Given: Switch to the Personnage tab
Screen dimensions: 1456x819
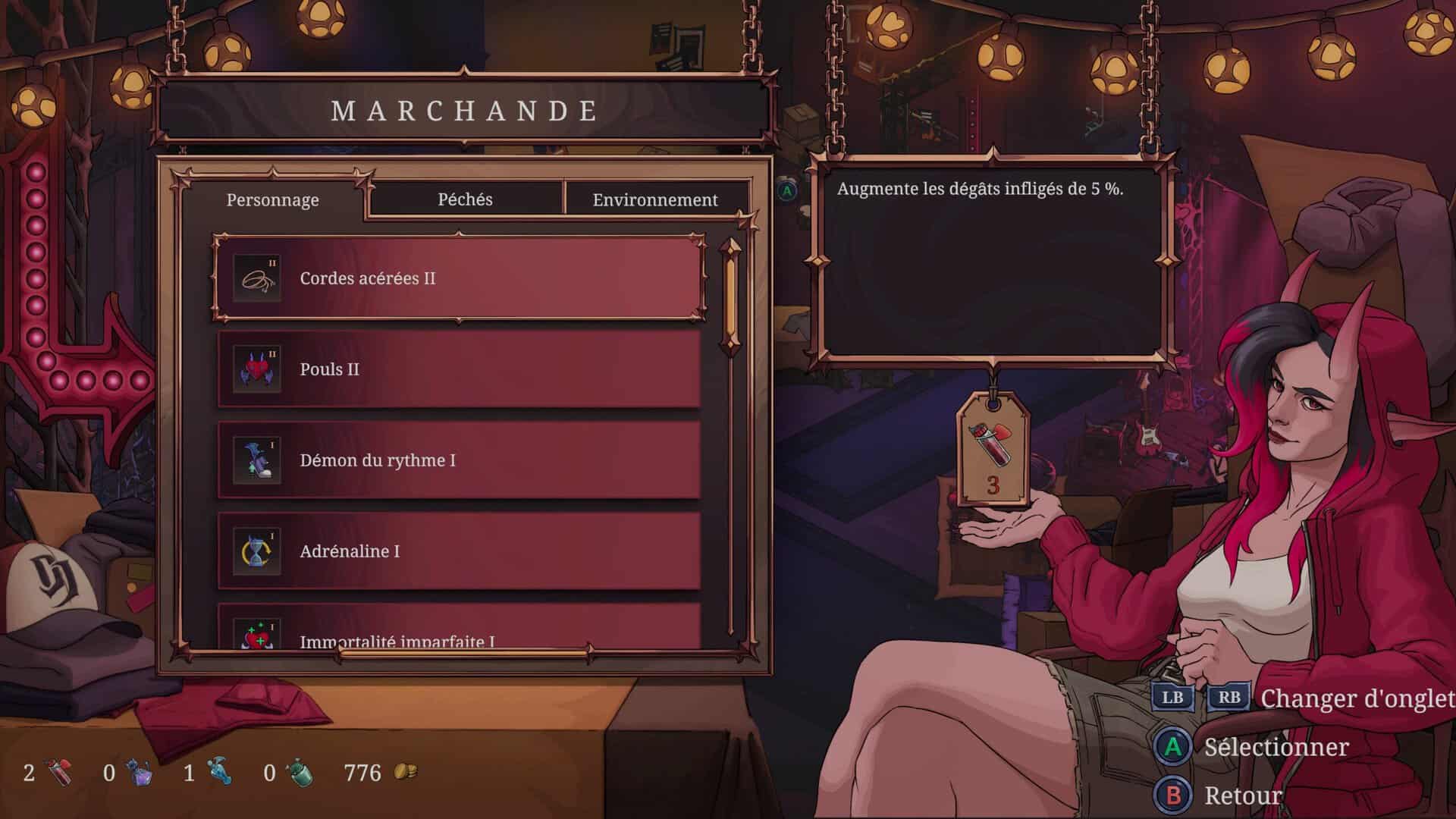Looking at the screenshot, I should (273, 200).
